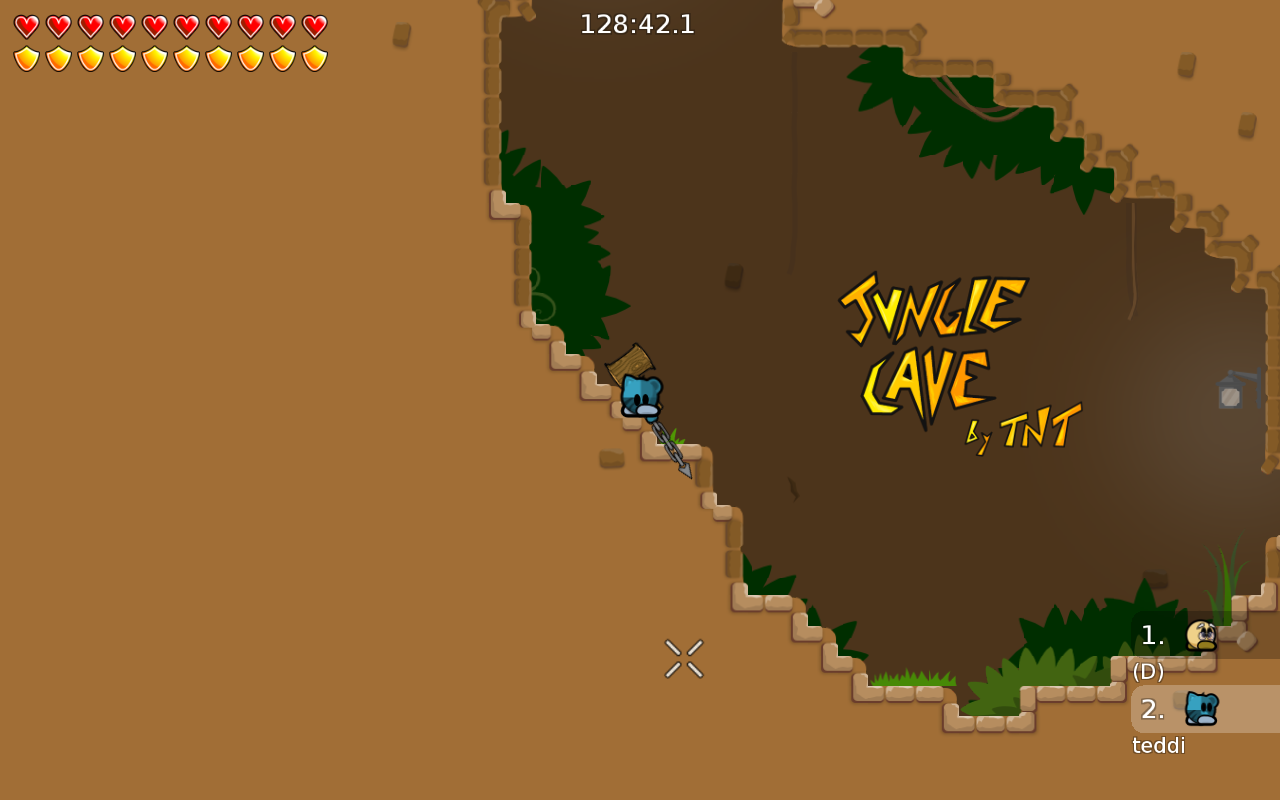Click the crosshair in the cave center
Image resolution: width=1280 pixels, height=800 pixels.
point(683,657)
